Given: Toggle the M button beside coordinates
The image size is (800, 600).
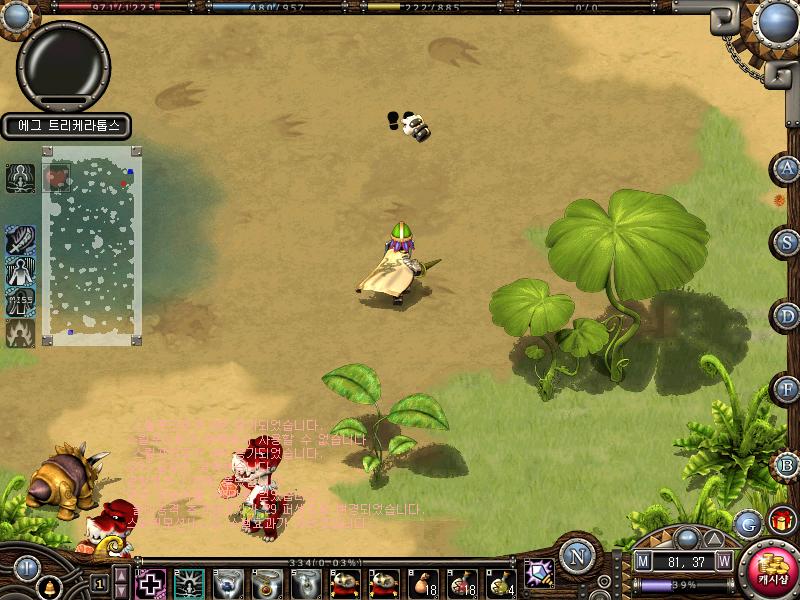Looking at the screenshot, I should click(x=643, y=562).
